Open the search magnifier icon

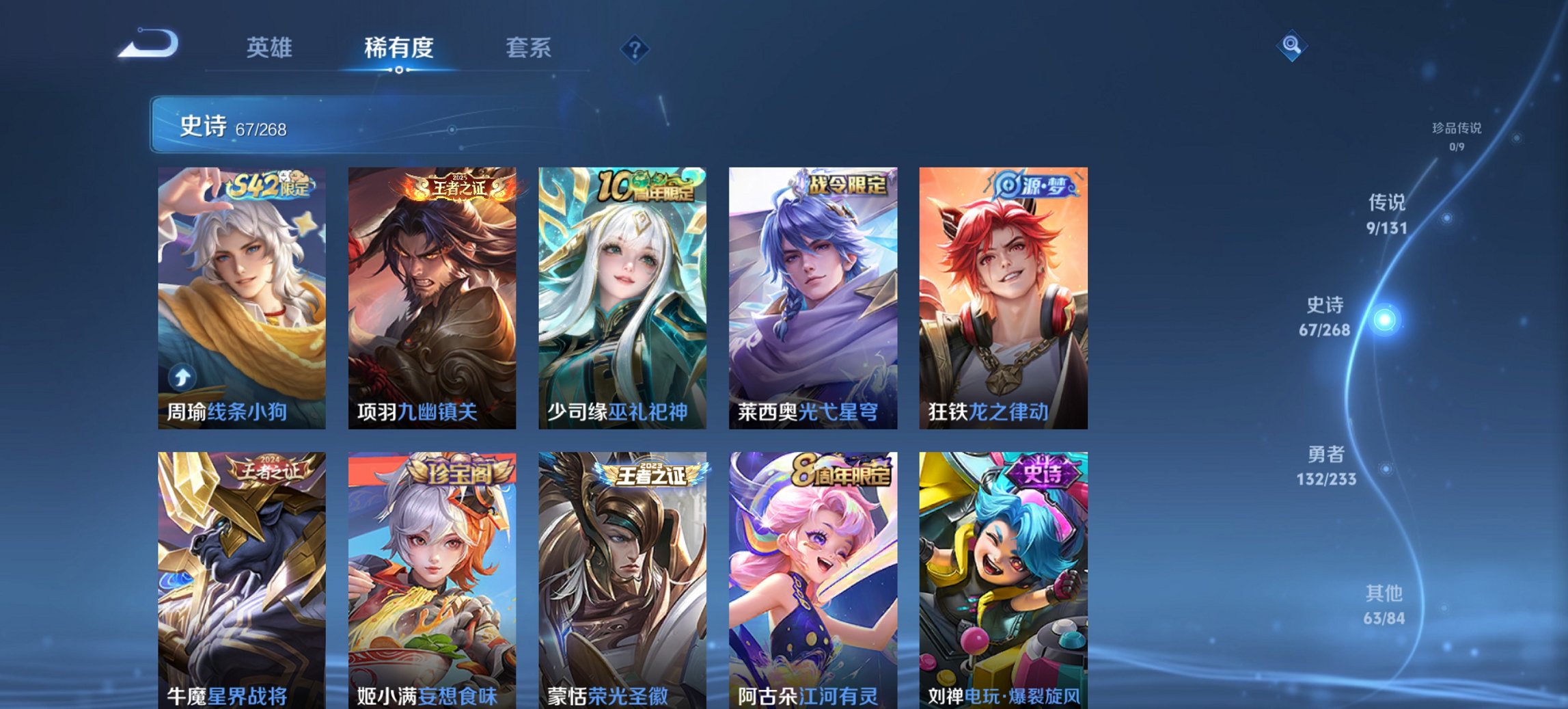[1291, 46]
